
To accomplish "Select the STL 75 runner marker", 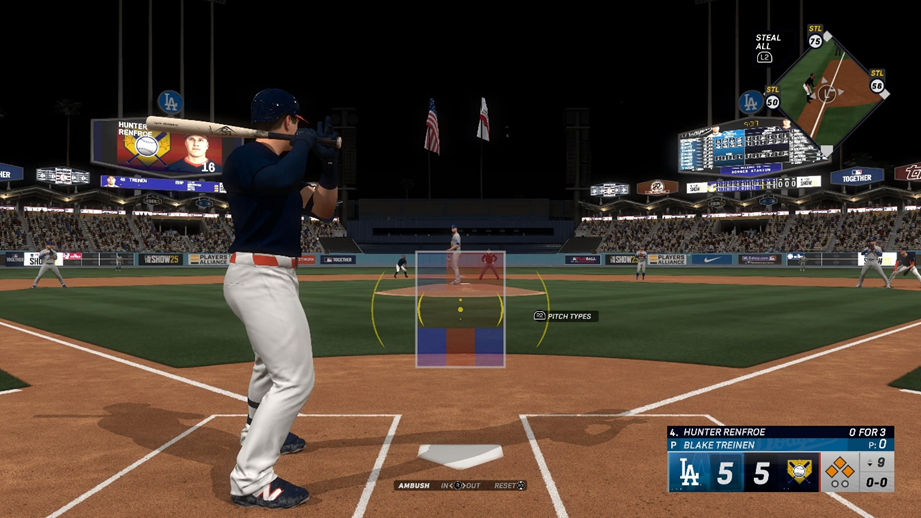I will [x=815, y=40].
